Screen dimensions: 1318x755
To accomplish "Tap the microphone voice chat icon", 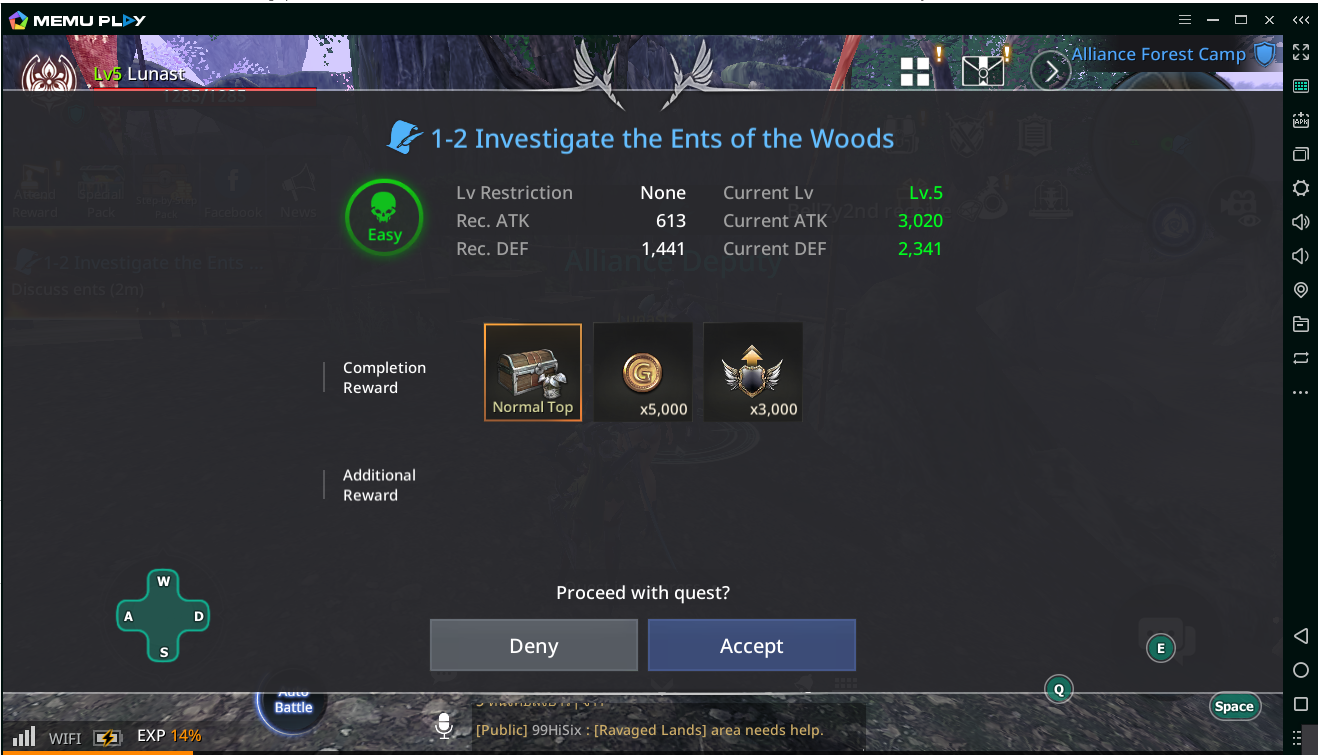I will pos(445,725).
